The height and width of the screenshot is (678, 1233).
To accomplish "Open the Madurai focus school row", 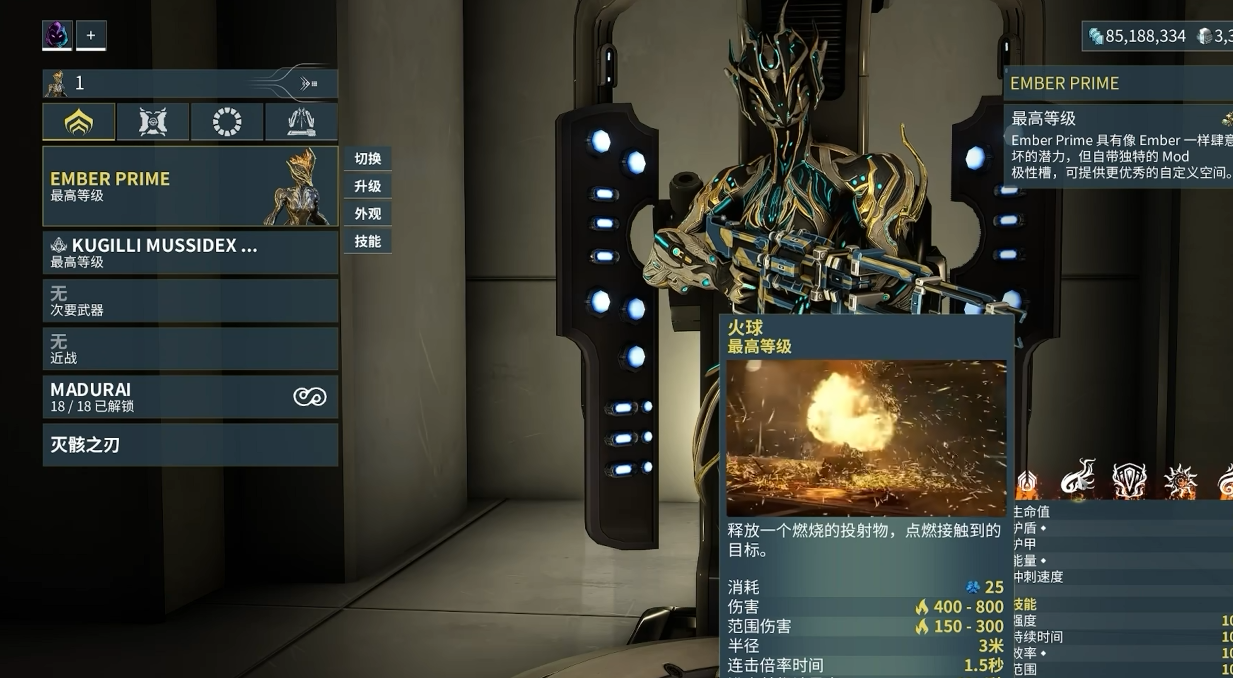I will 190,396.
